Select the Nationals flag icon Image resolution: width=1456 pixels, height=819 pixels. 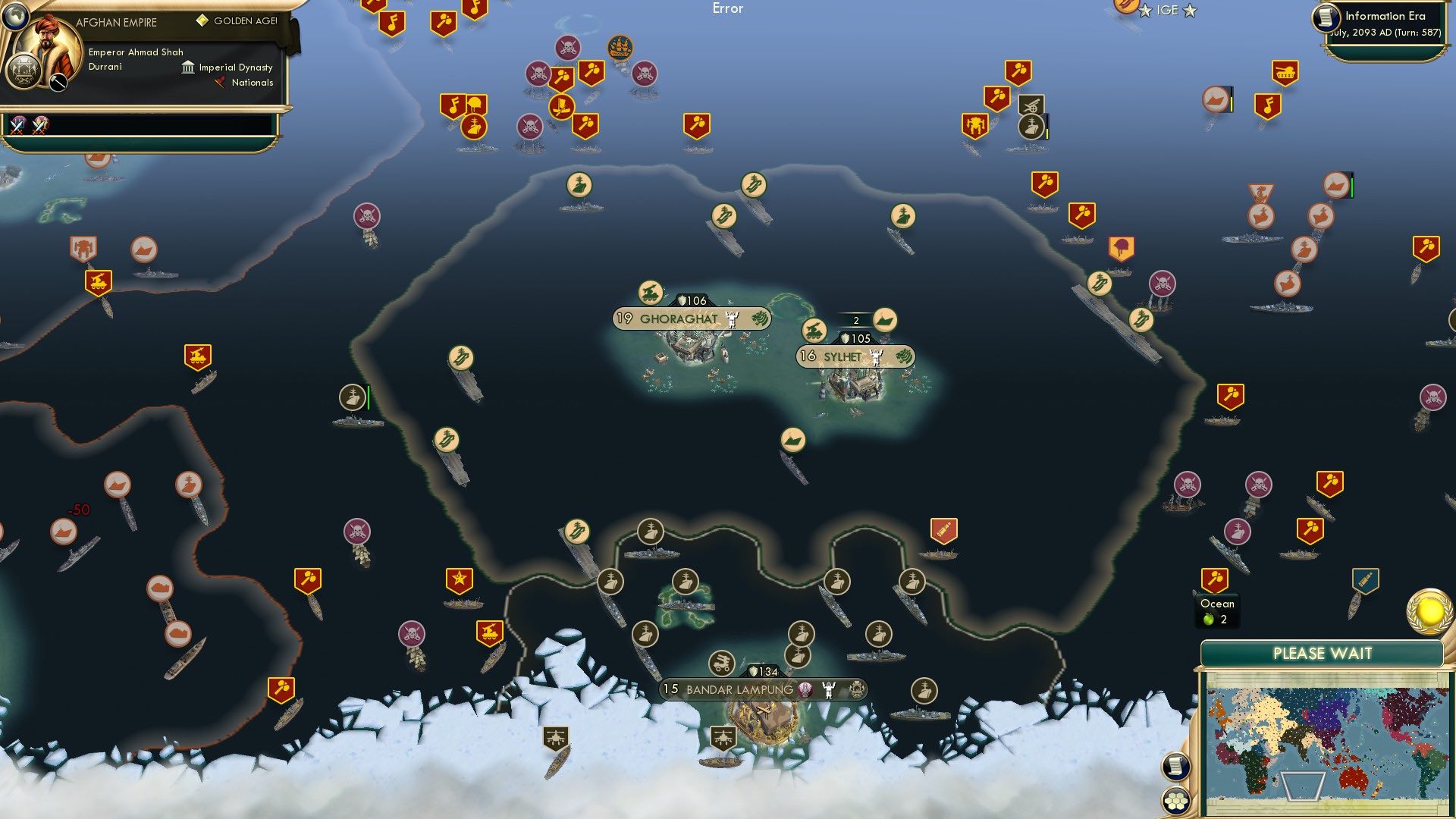[219, 83]
